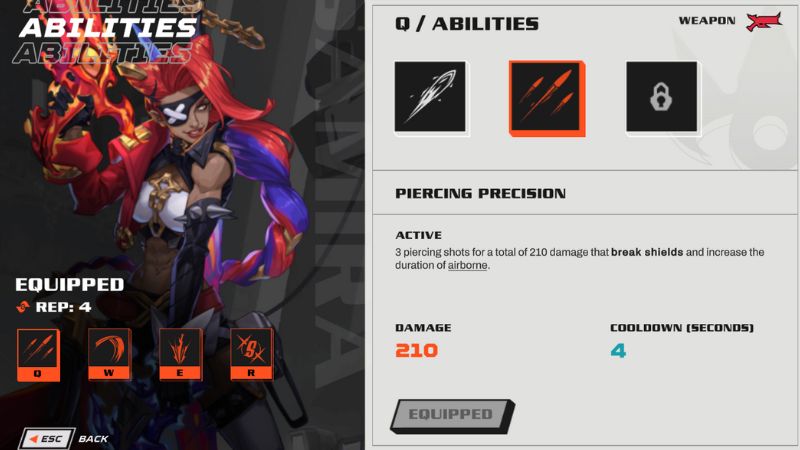
Task: Click the Equipped button
Action: pyautogui.click(x=451, y=414)
